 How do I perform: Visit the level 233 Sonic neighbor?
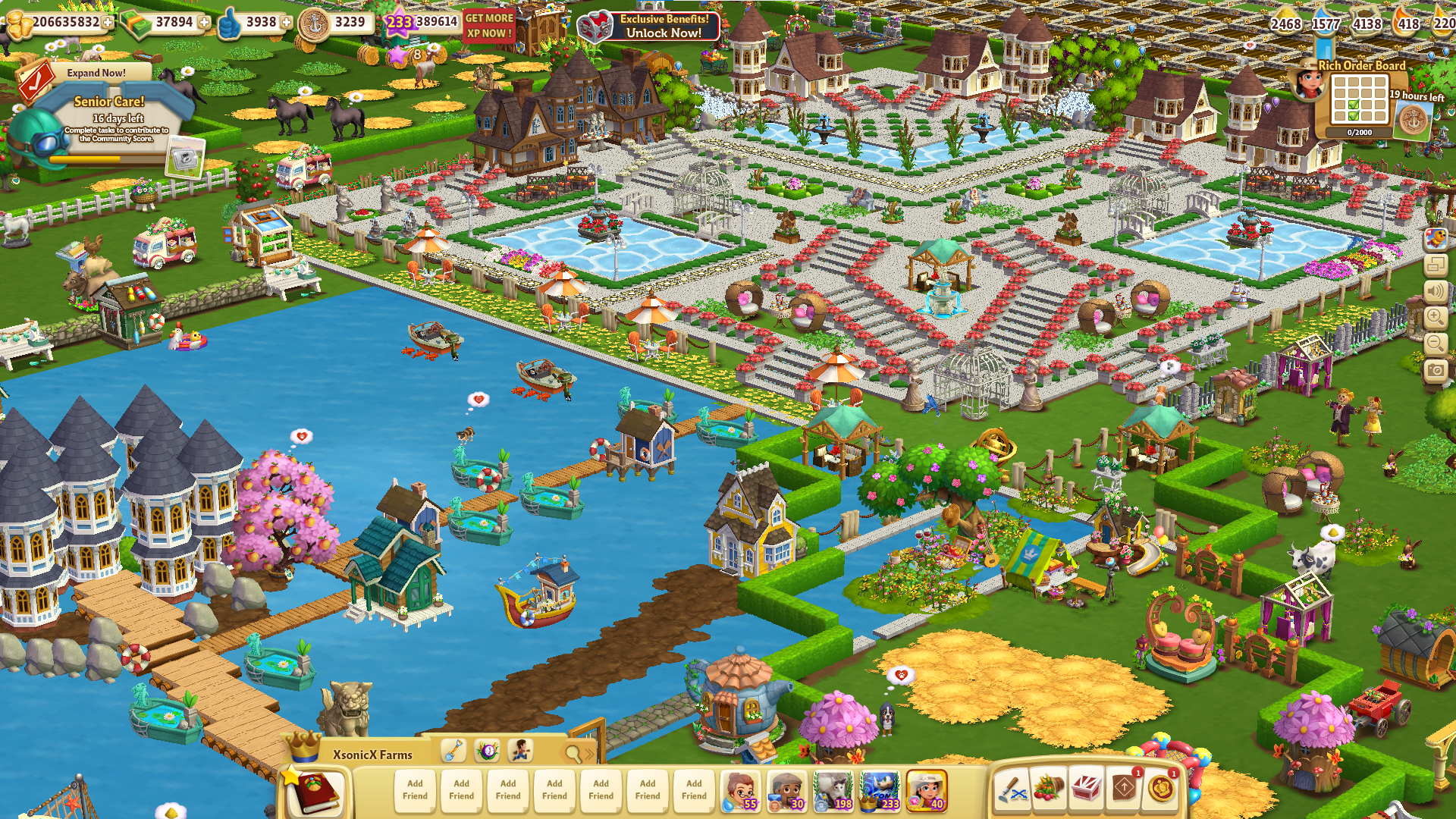click(880, 790)
